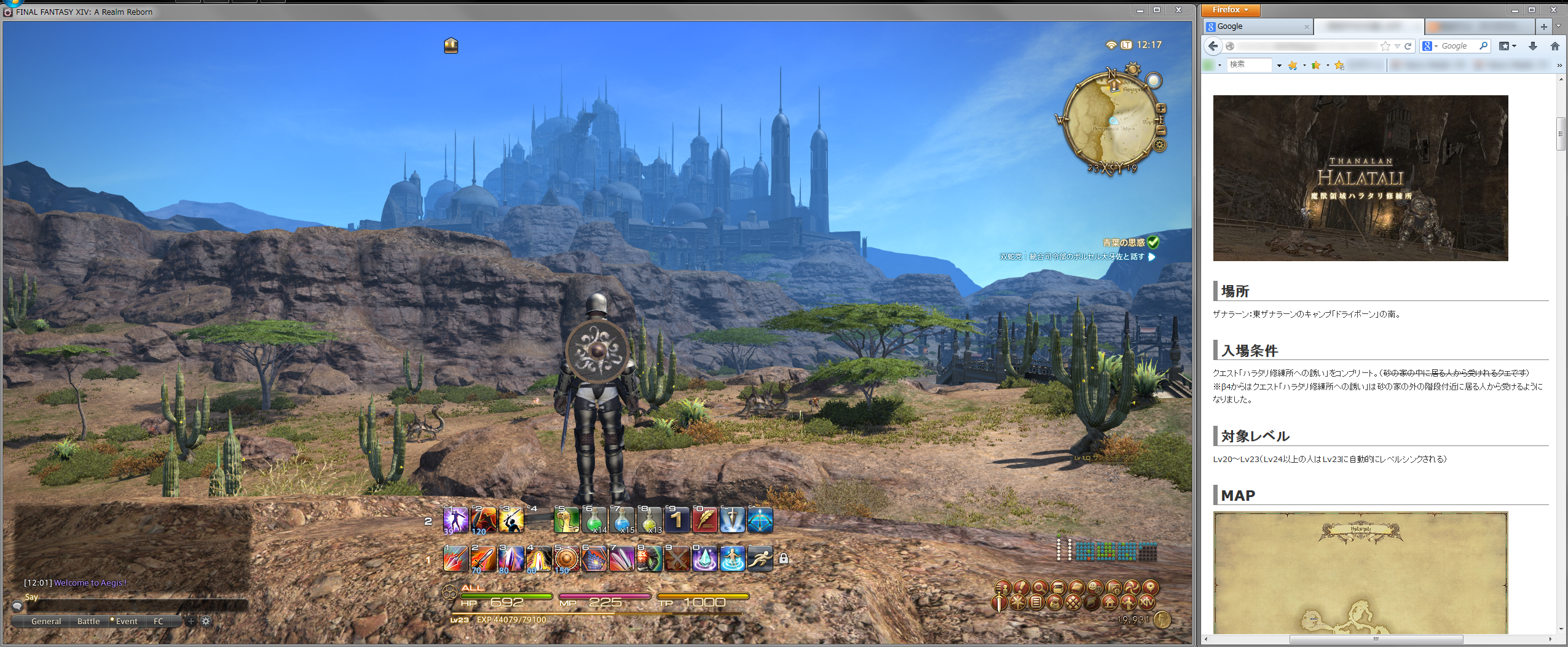Screen dimensions: 1568x647
Task: Switch to the Battle chat tab
Action: (x=89, y=621)
